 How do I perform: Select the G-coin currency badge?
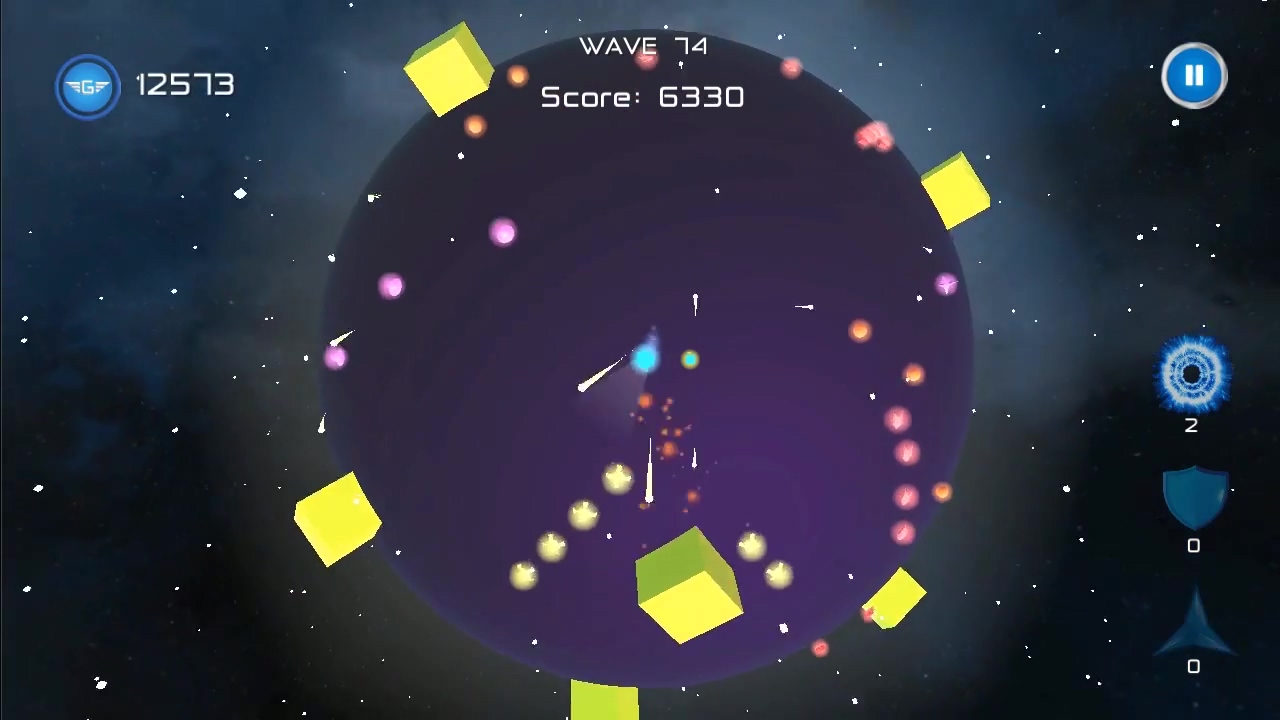click(88, 86)
